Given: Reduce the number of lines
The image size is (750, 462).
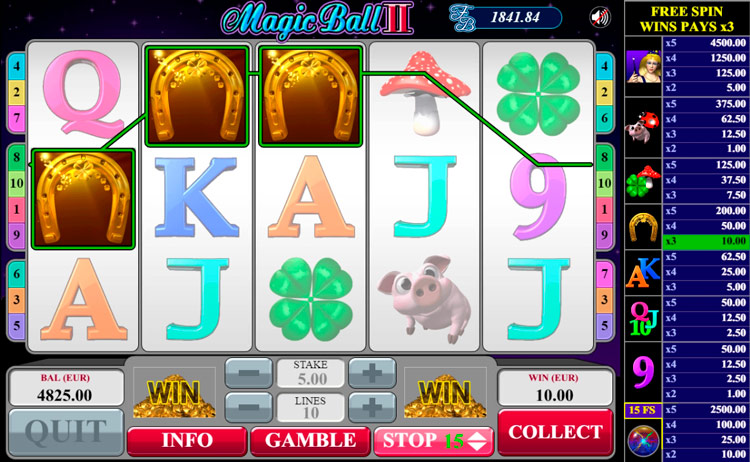Looking at the screenshot, I should point(246,407).
